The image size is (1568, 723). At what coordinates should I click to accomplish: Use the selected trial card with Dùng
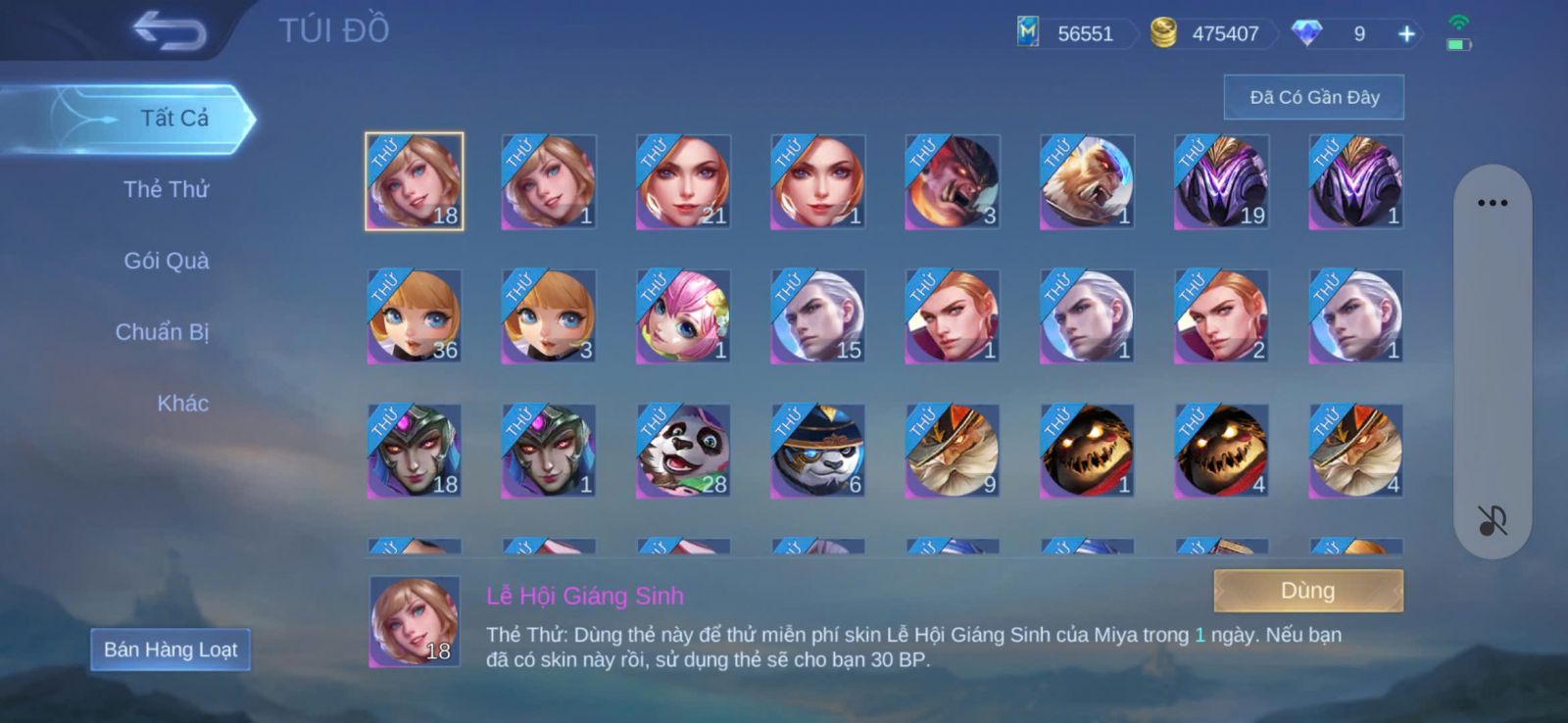(x=1307, y=591)
